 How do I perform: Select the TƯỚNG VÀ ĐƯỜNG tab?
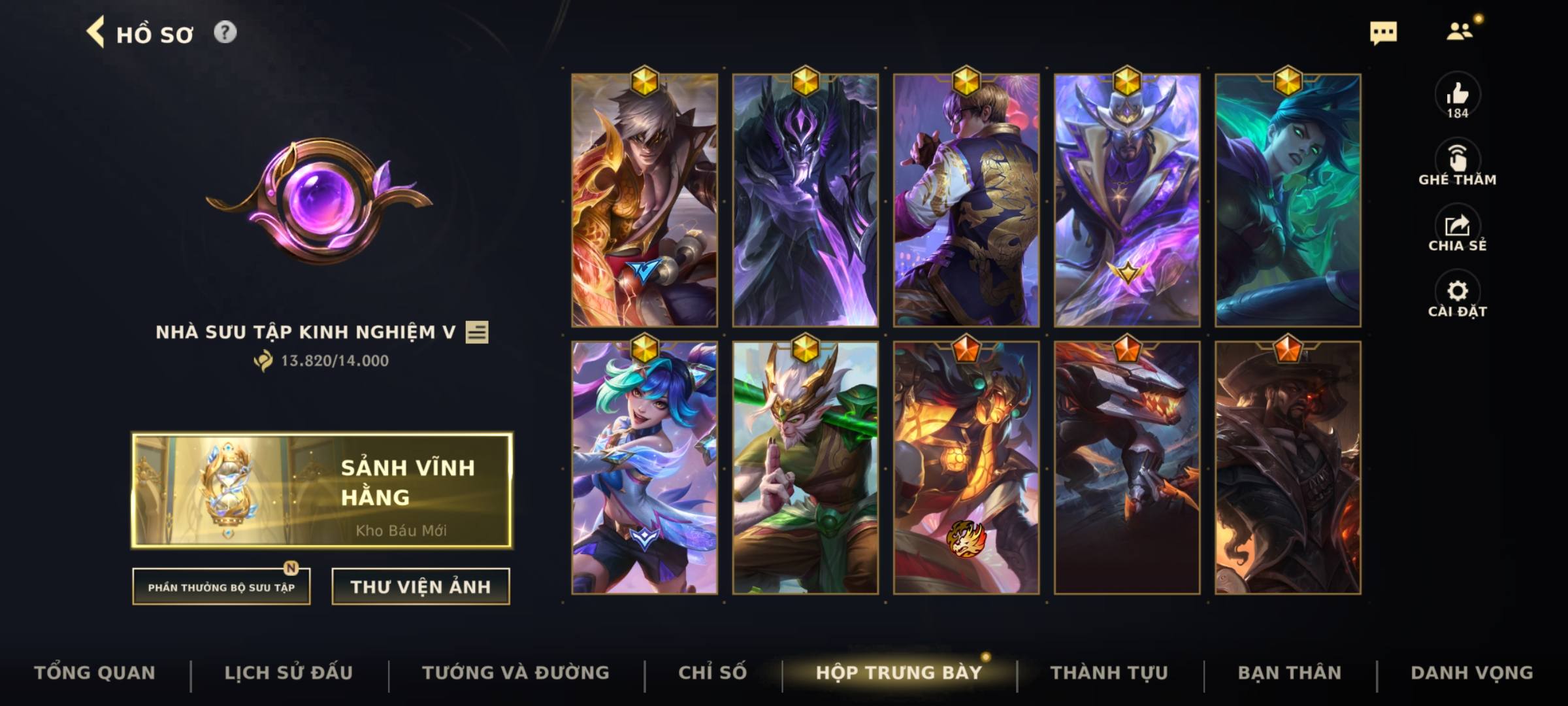point(517,672)
